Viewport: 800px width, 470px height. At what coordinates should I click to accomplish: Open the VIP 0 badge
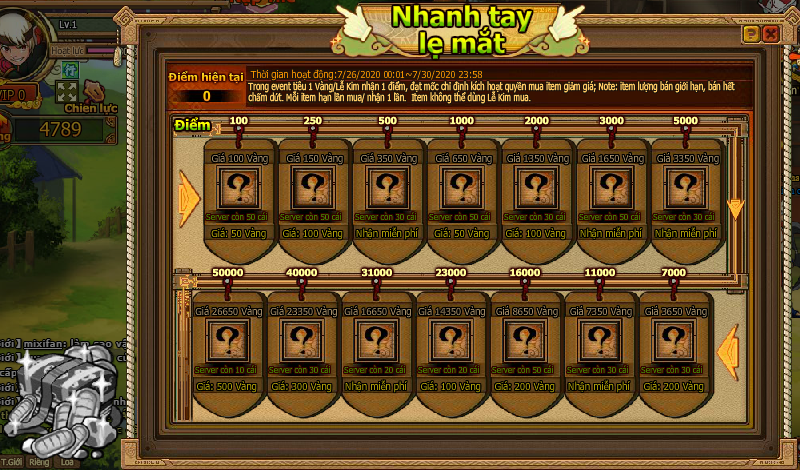pyautogui.click(x=18, y=94)
